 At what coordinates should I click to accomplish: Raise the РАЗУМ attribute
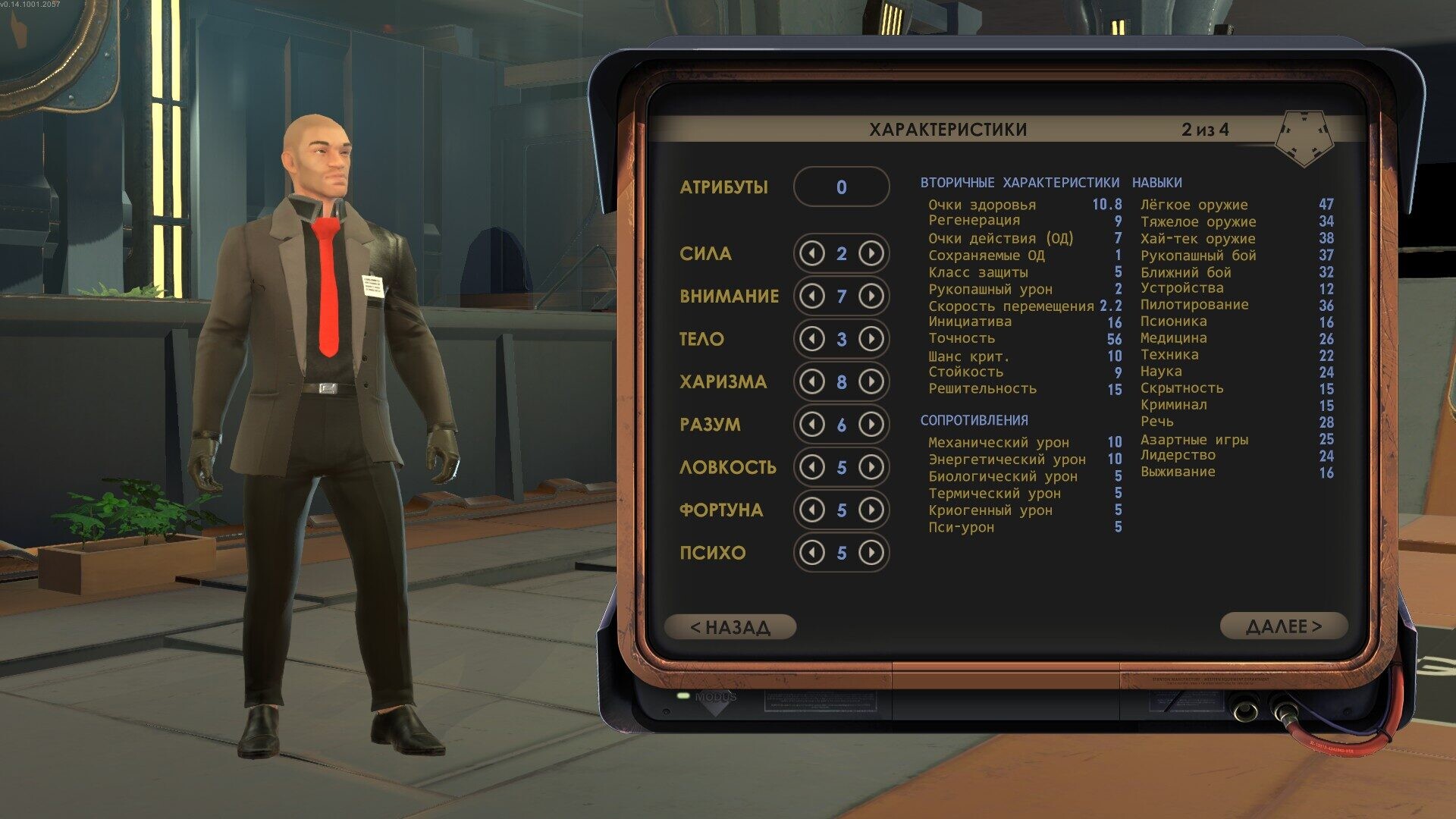871,424
